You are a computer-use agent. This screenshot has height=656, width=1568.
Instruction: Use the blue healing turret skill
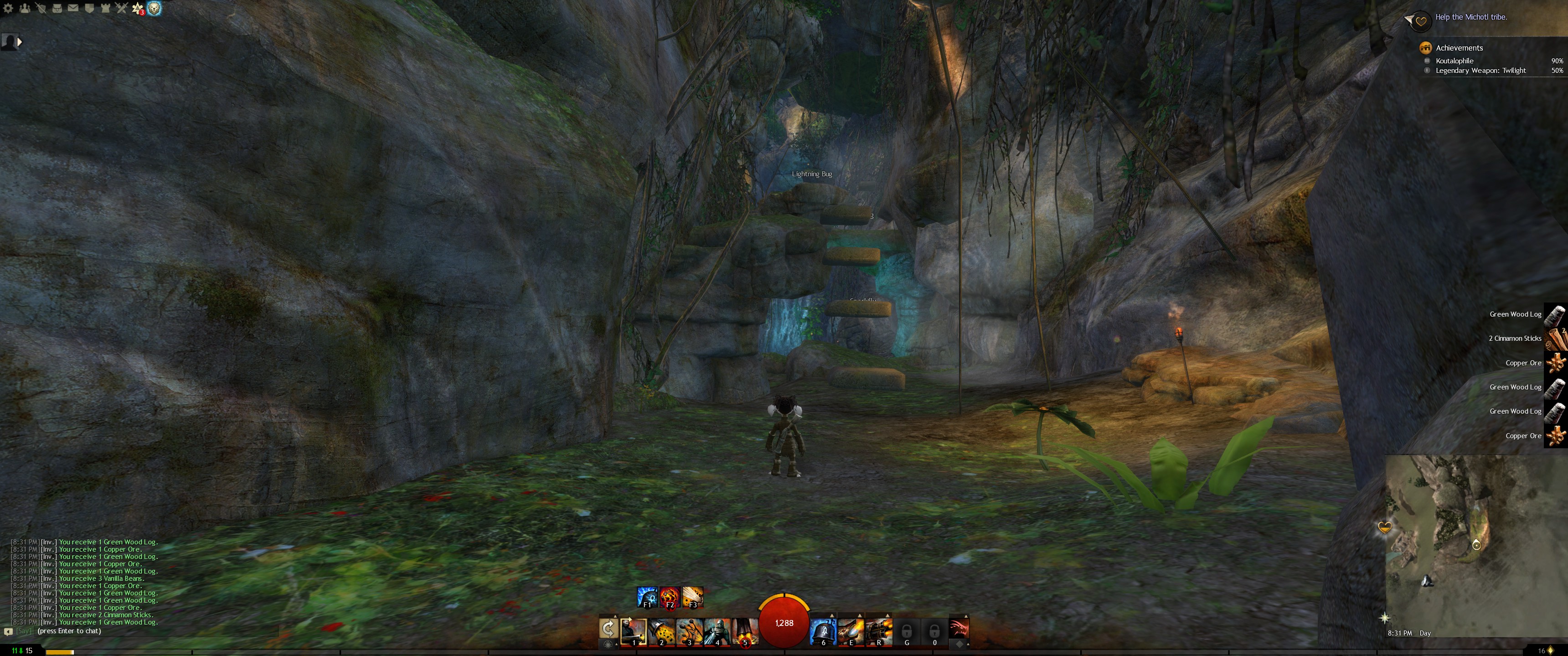point(823,631)
